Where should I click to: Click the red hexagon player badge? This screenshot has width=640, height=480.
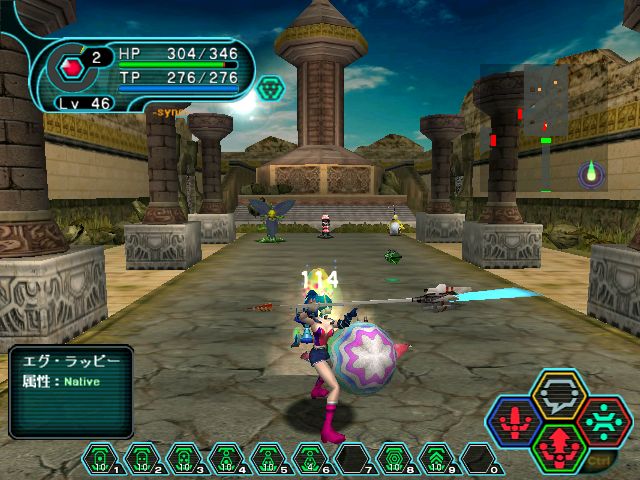tap(69, 69)
